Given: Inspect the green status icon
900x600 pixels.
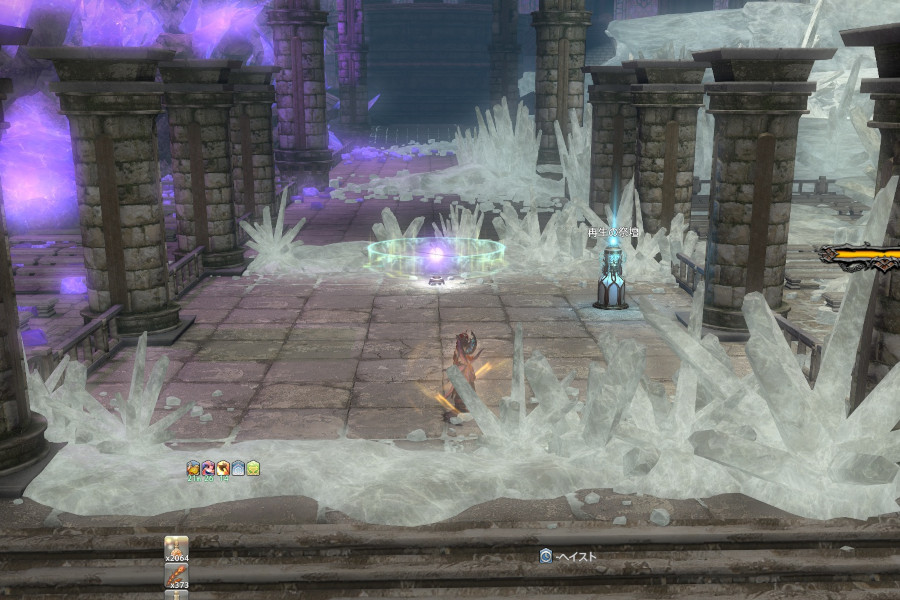Looking at the screenshot, I should 253,467.
